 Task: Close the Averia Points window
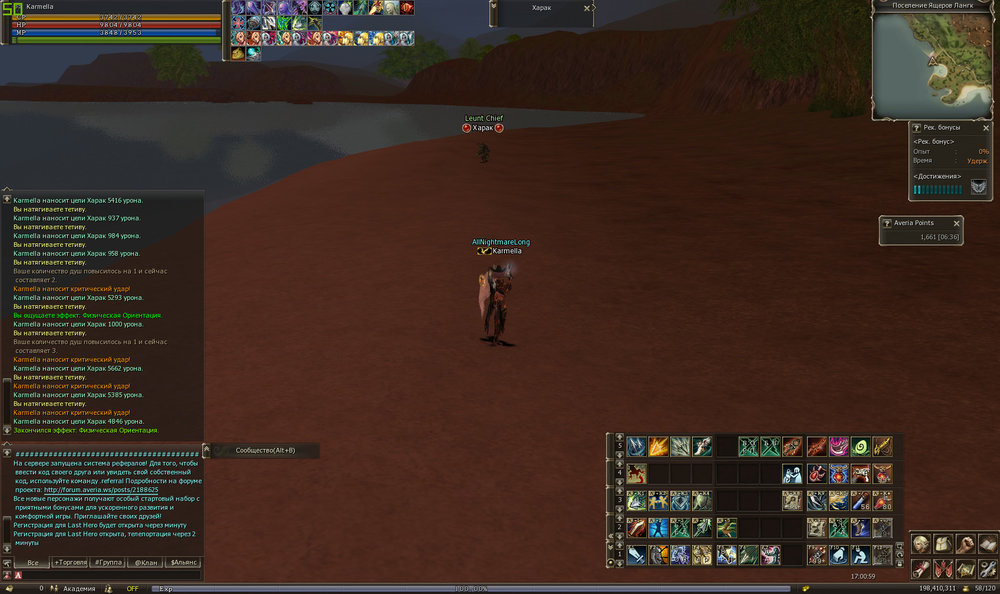pyautogui.click(x=957, y=223)
